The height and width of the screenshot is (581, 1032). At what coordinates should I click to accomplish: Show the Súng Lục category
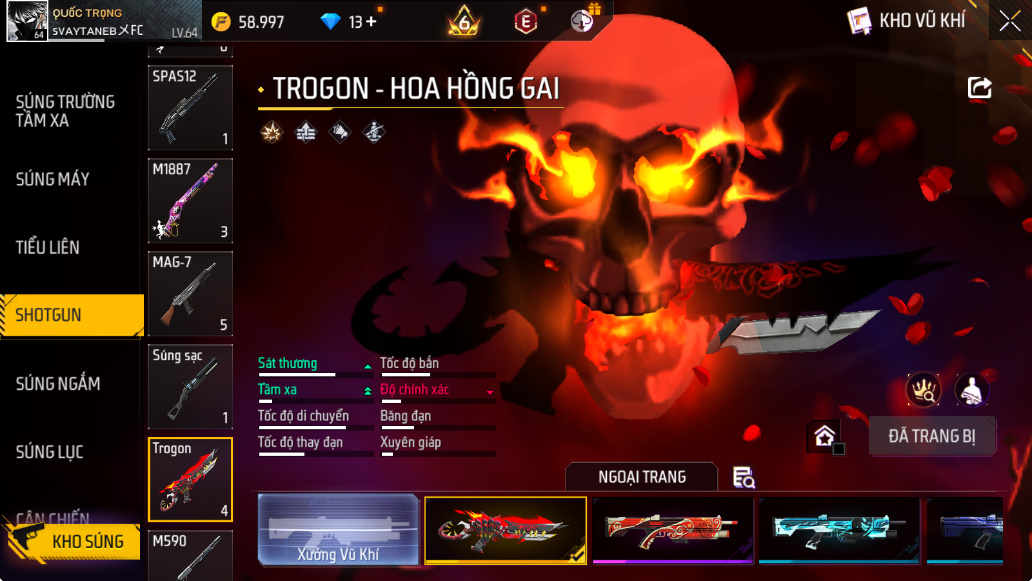coord(50,453)
